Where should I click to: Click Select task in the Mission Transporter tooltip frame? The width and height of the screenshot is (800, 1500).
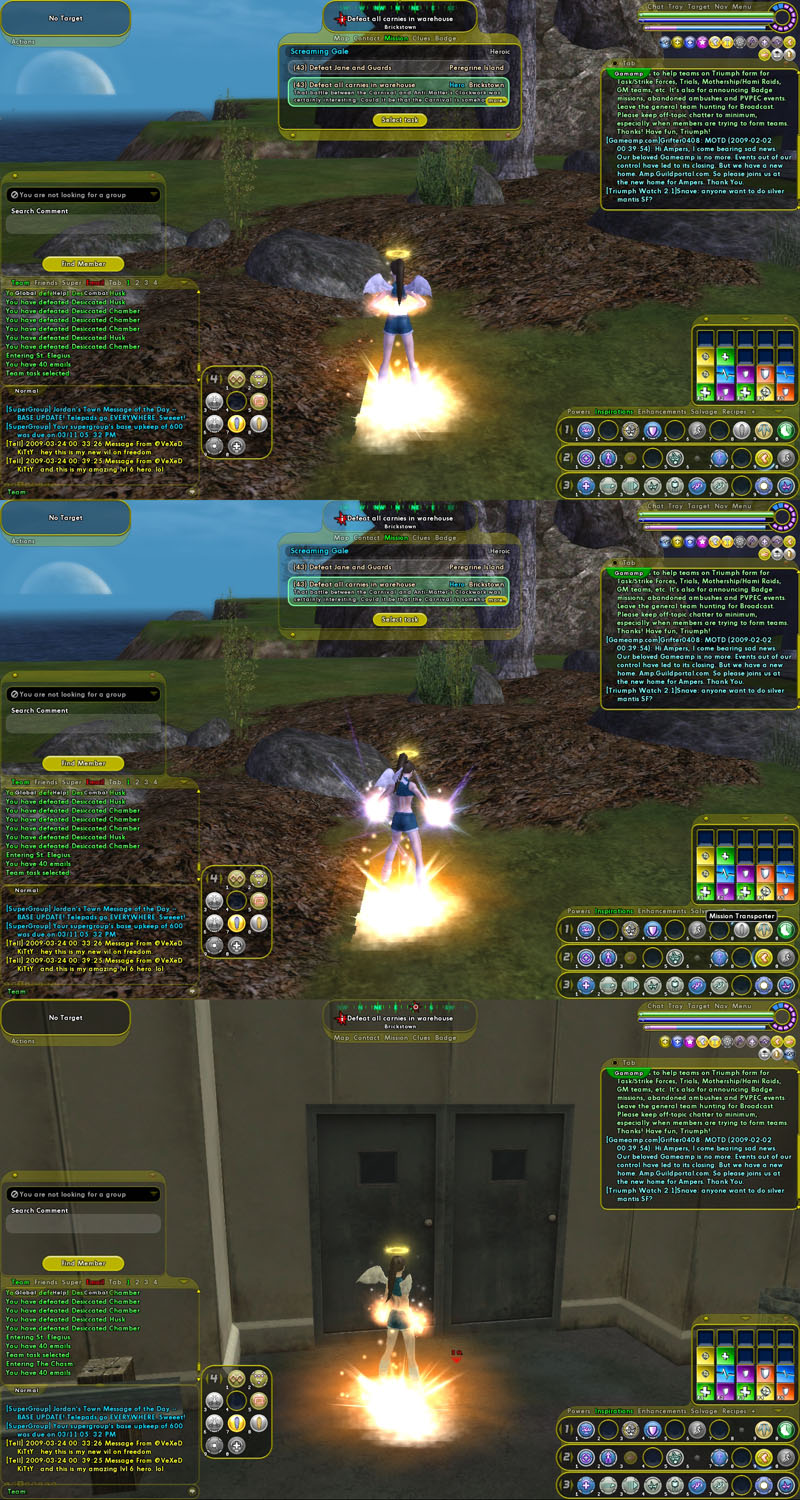coord(399,619)
